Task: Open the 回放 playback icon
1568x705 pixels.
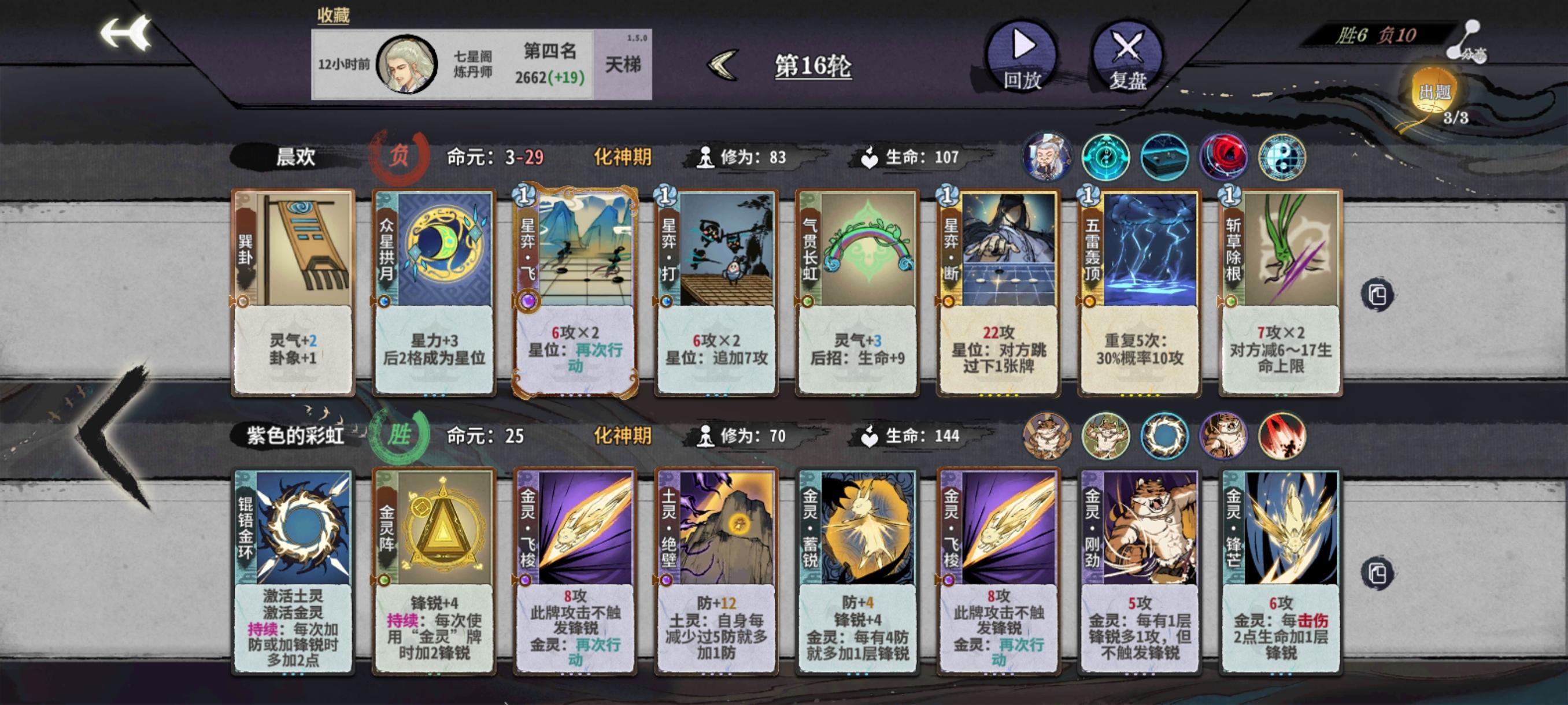Action: (1023, 58)
